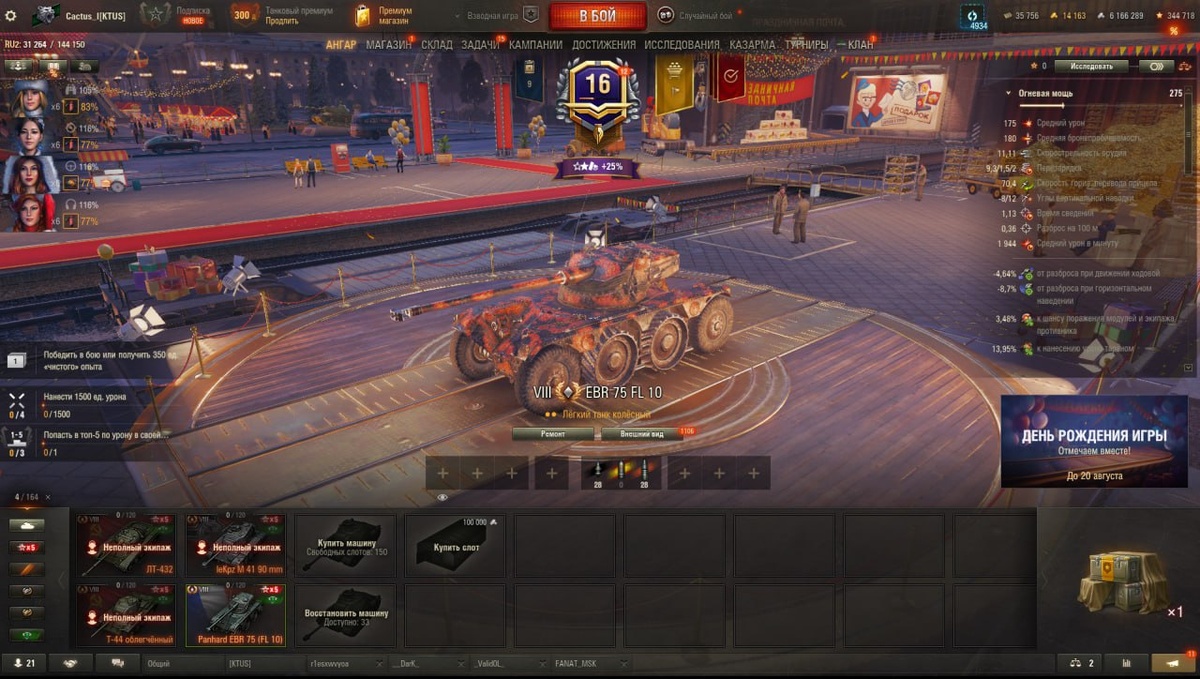
Task: Select the ЛТ-432 tank in the carousel
Action: [126, 545]
